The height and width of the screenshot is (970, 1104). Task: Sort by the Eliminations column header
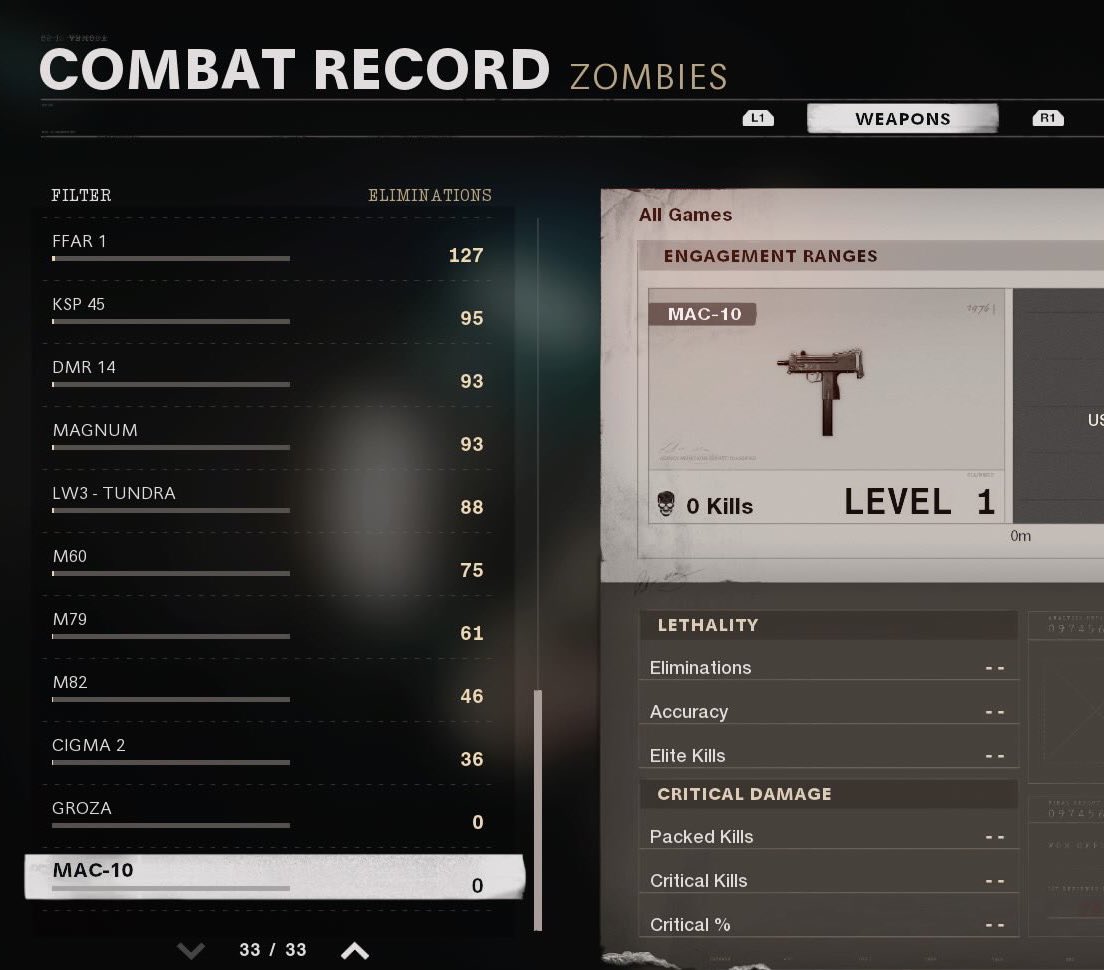[x=429, y=195]
